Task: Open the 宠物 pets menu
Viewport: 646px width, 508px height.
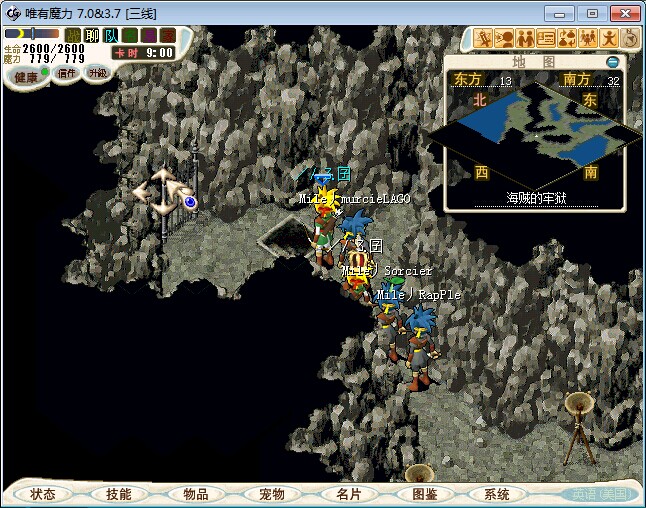Action: (x=271, y=494)
